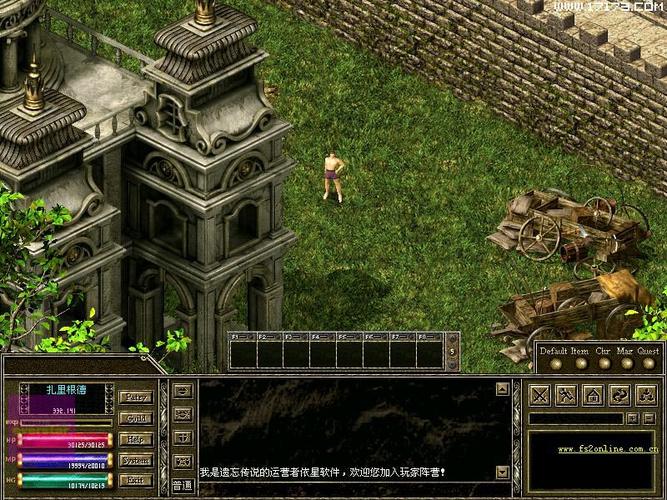667x500 pixels.
Task: Click the three-dots cluster icon
Action: [645, 394]
